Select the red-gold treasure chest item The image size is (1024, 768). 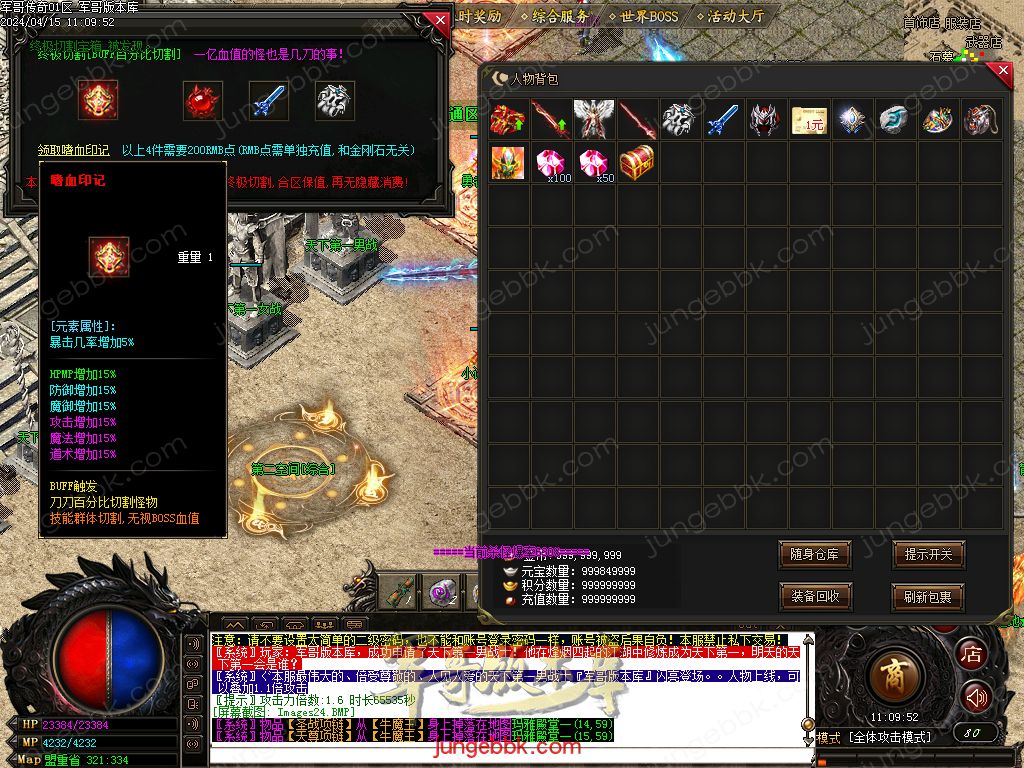(x=637, y=162)
